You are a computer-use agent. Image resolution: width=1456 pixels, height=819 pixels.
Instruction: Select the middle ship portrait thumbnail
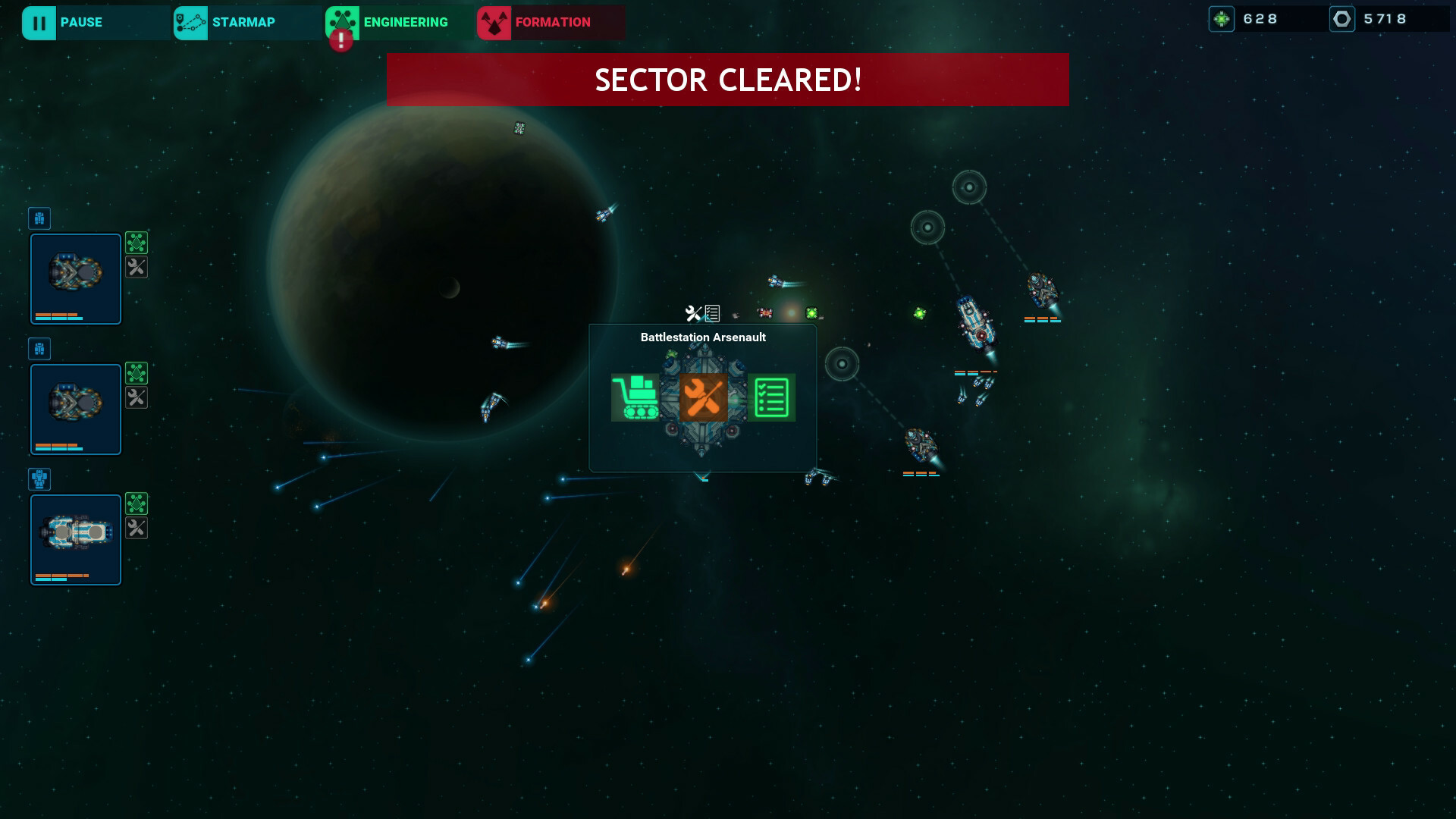[75, 409]
